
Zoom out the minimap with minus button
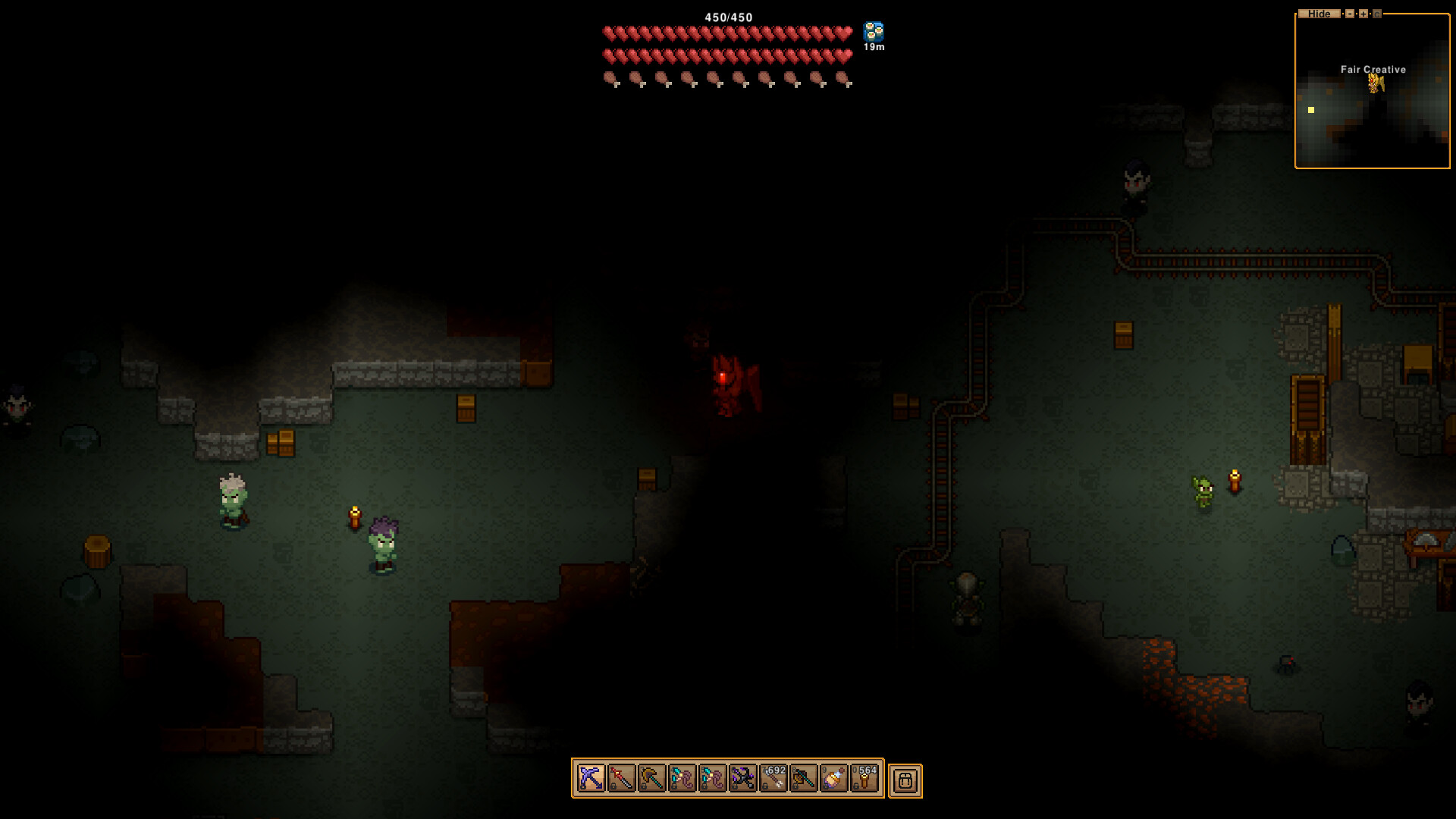pos(1350,14)
